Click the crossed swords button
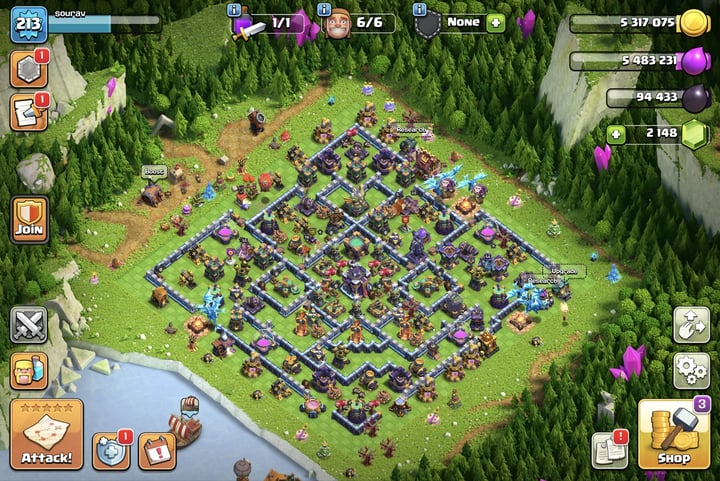The width and height of the screenshot is (720, 481). tap(29, 325)
